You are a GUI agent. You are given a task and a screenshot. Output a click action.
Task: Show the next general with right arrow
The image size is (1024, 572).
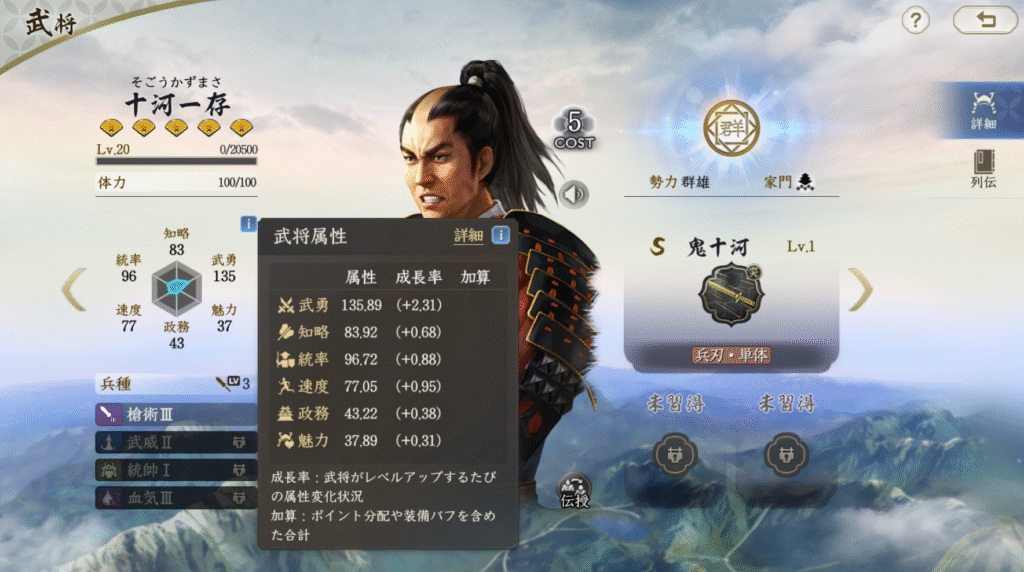pyautogui.click(x=860, y=290)
